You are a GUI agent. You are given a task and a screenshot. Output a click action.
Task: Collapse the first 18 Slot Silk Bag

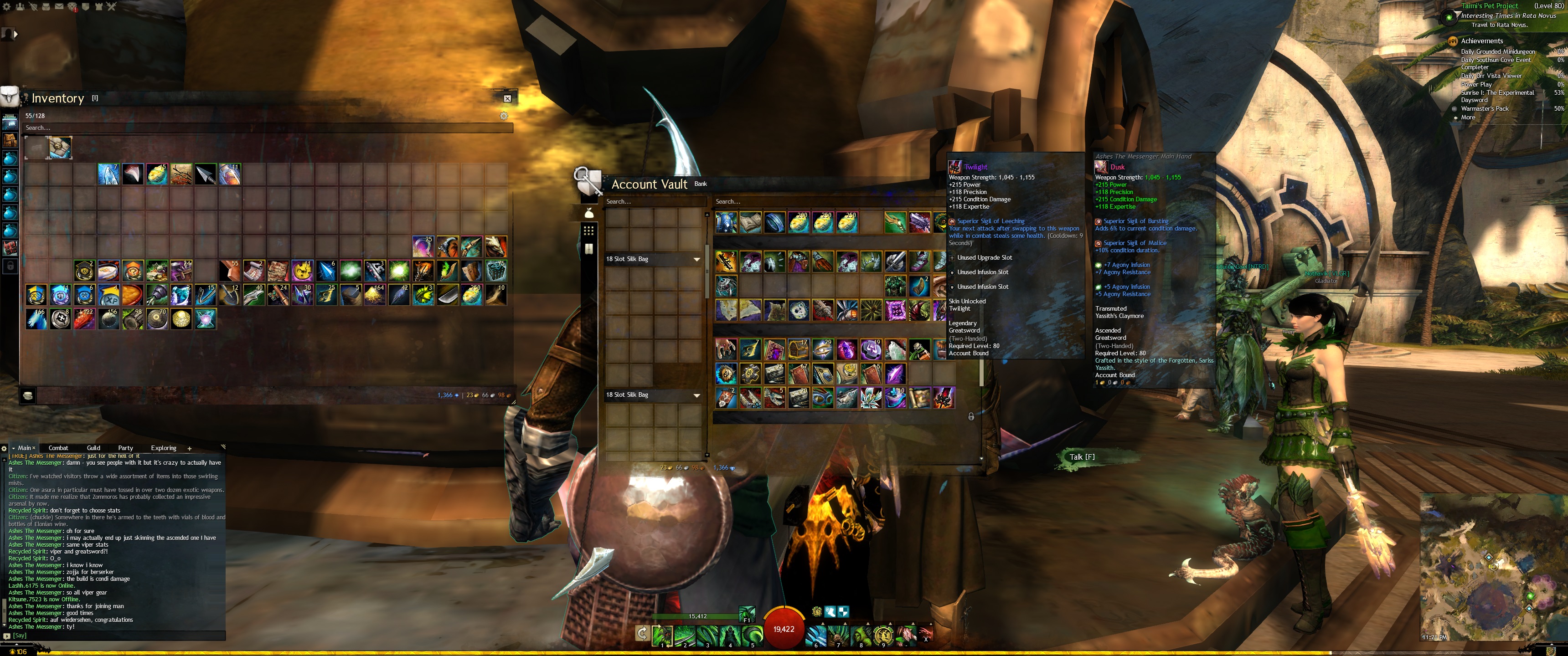[696, 259]
